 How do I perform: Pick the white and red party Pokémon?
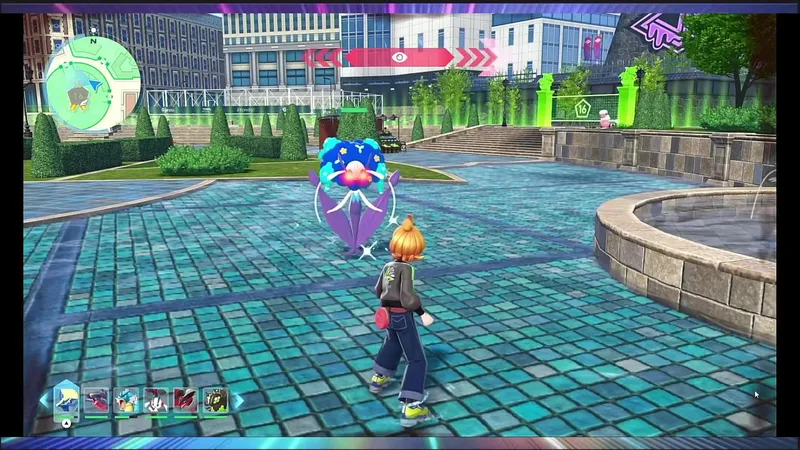pos(156,401)
